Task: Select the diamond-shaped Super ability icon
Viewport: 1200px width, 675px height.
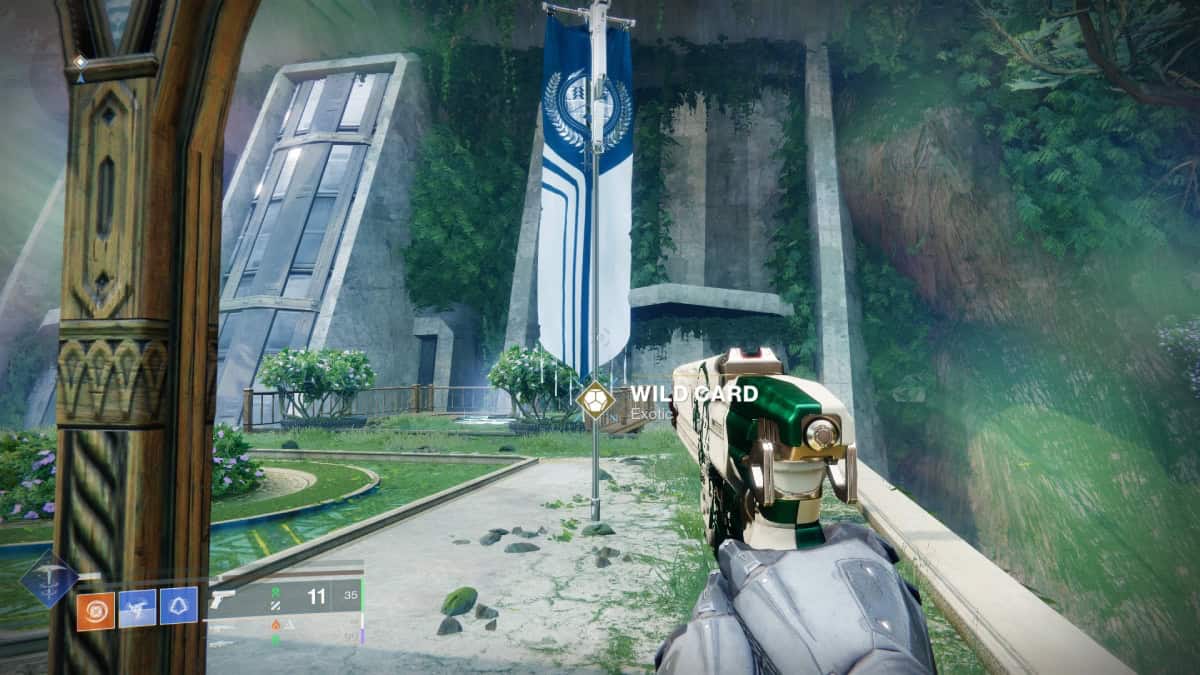Action: pyautogui.click(x=49, y=579)
